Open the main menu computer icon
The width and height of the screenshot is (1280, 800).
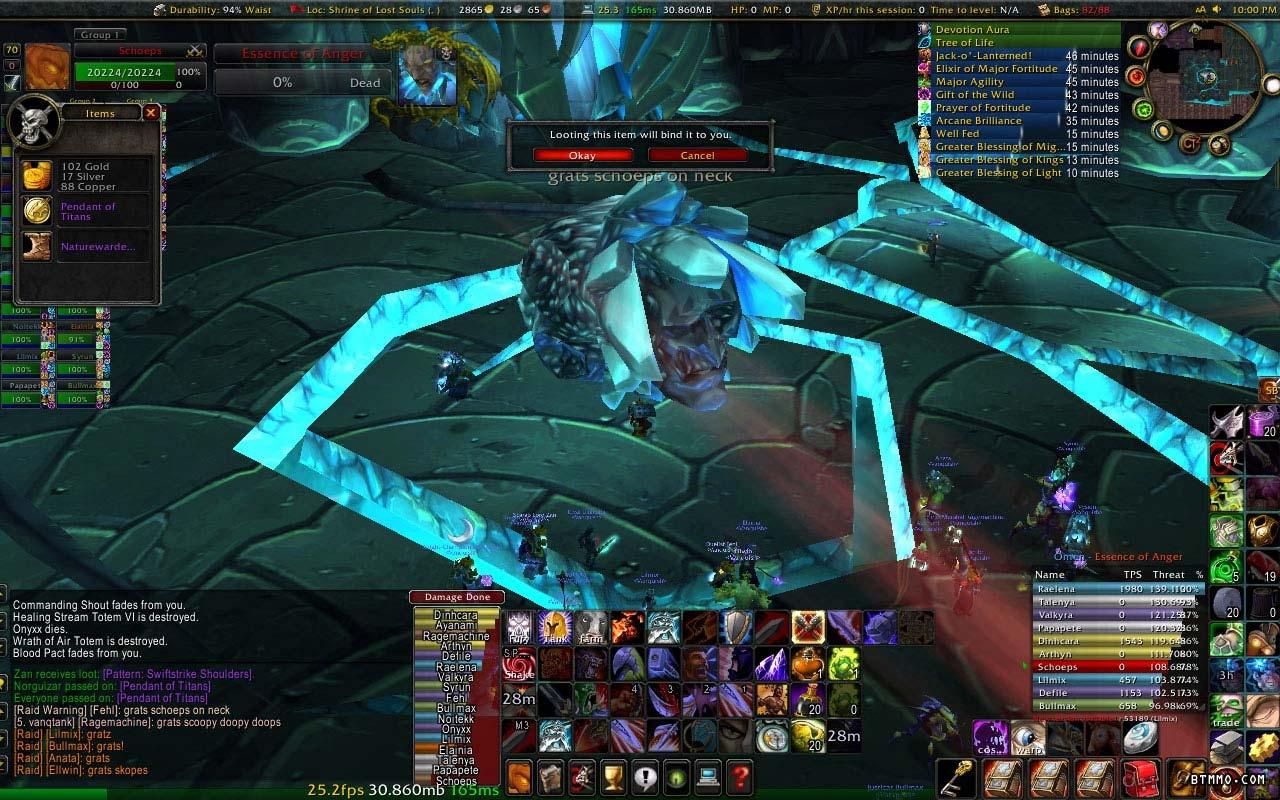coord(709,776)
